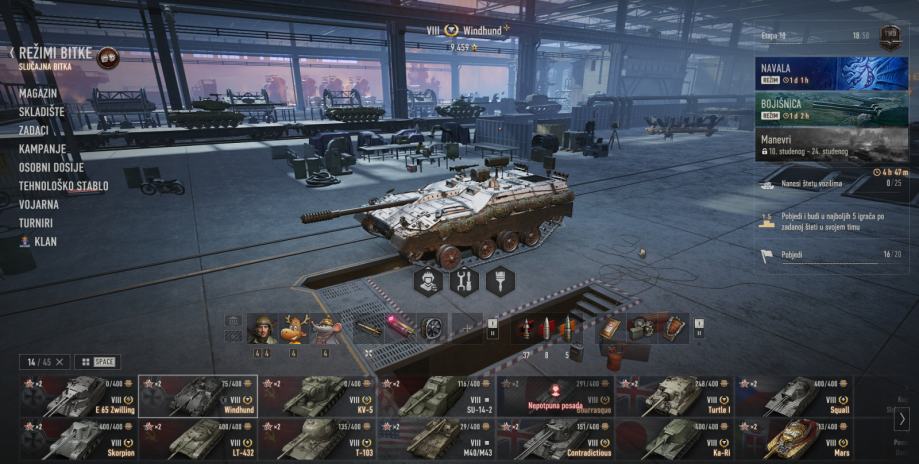Go to Skladište storage
This screenshot has height=464, width=919.
point(41,112)
